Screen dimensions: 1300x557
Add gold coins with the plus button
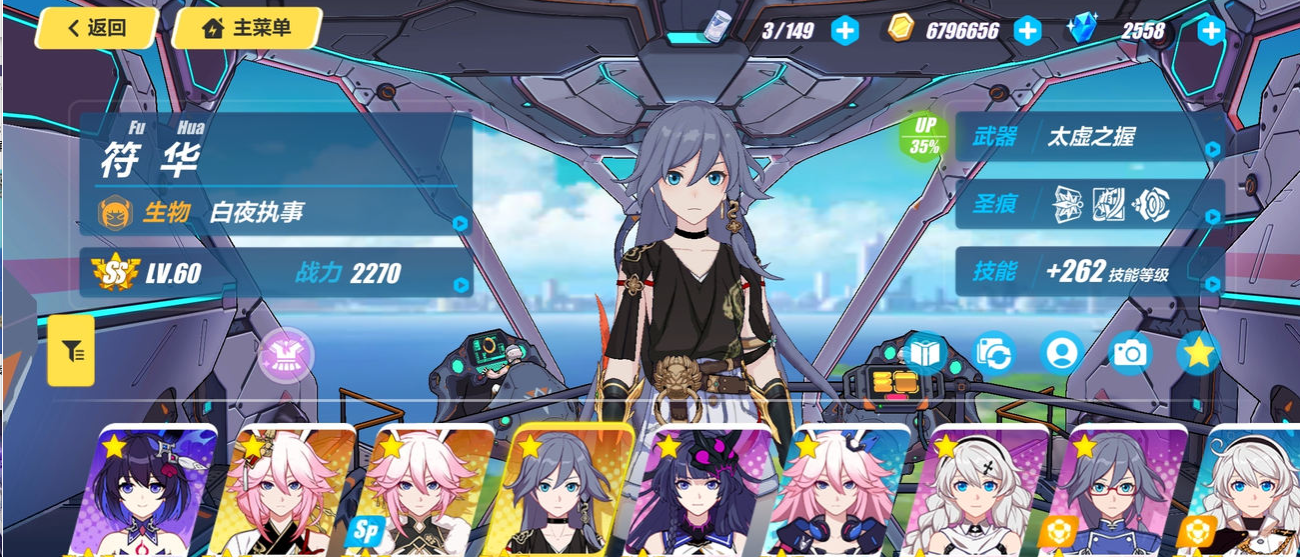point(1027,31)
